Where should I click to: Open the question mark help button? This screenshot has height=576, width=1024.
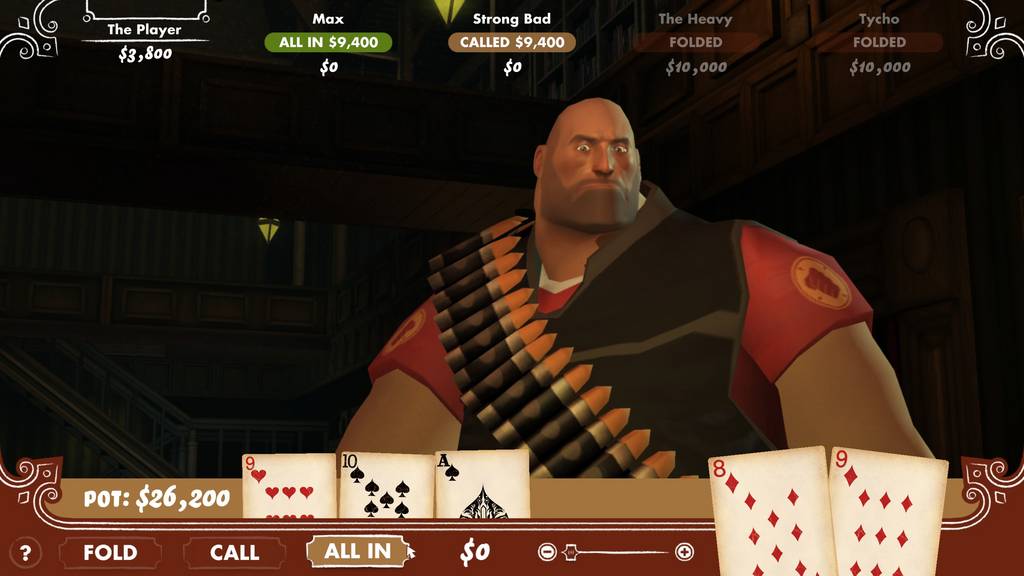click(x=26, y=552)
